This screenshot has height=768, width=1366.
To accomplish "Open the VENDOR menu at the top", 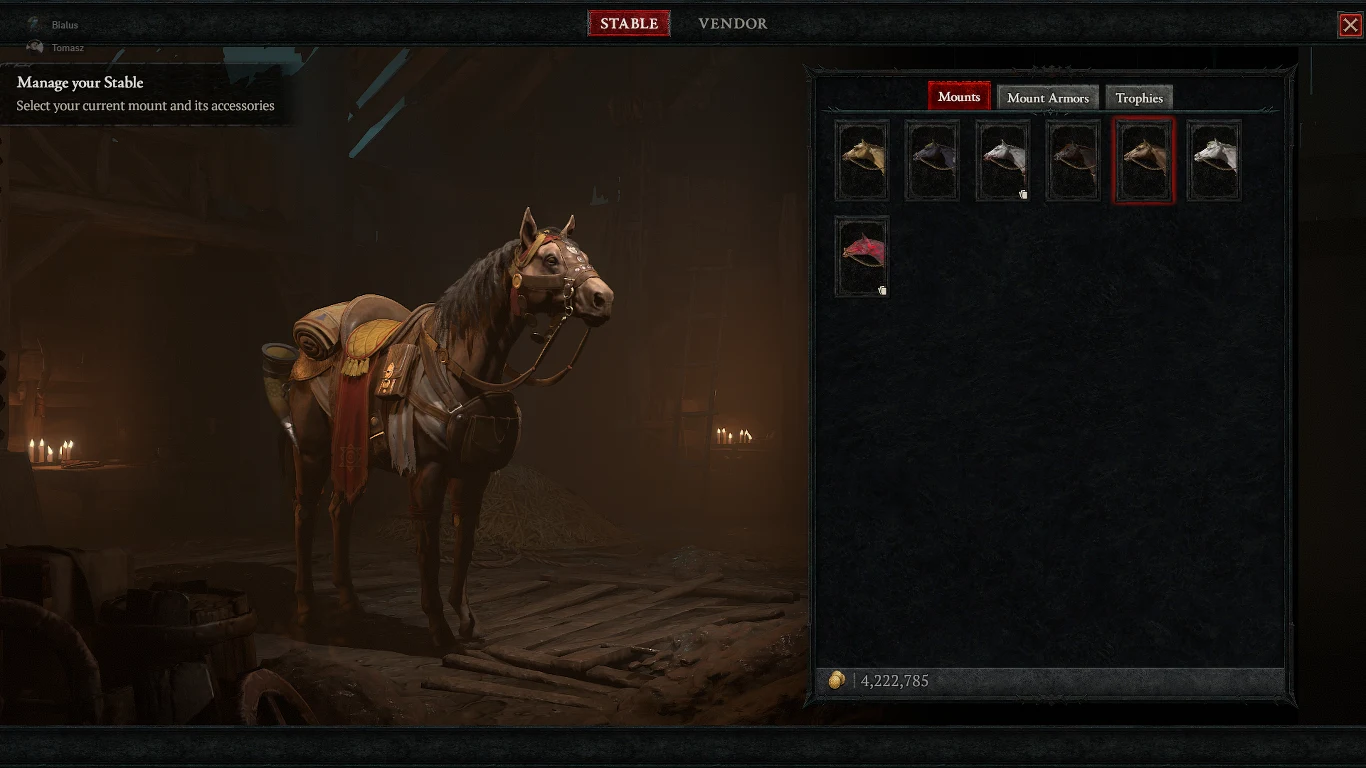I will 732,23.
